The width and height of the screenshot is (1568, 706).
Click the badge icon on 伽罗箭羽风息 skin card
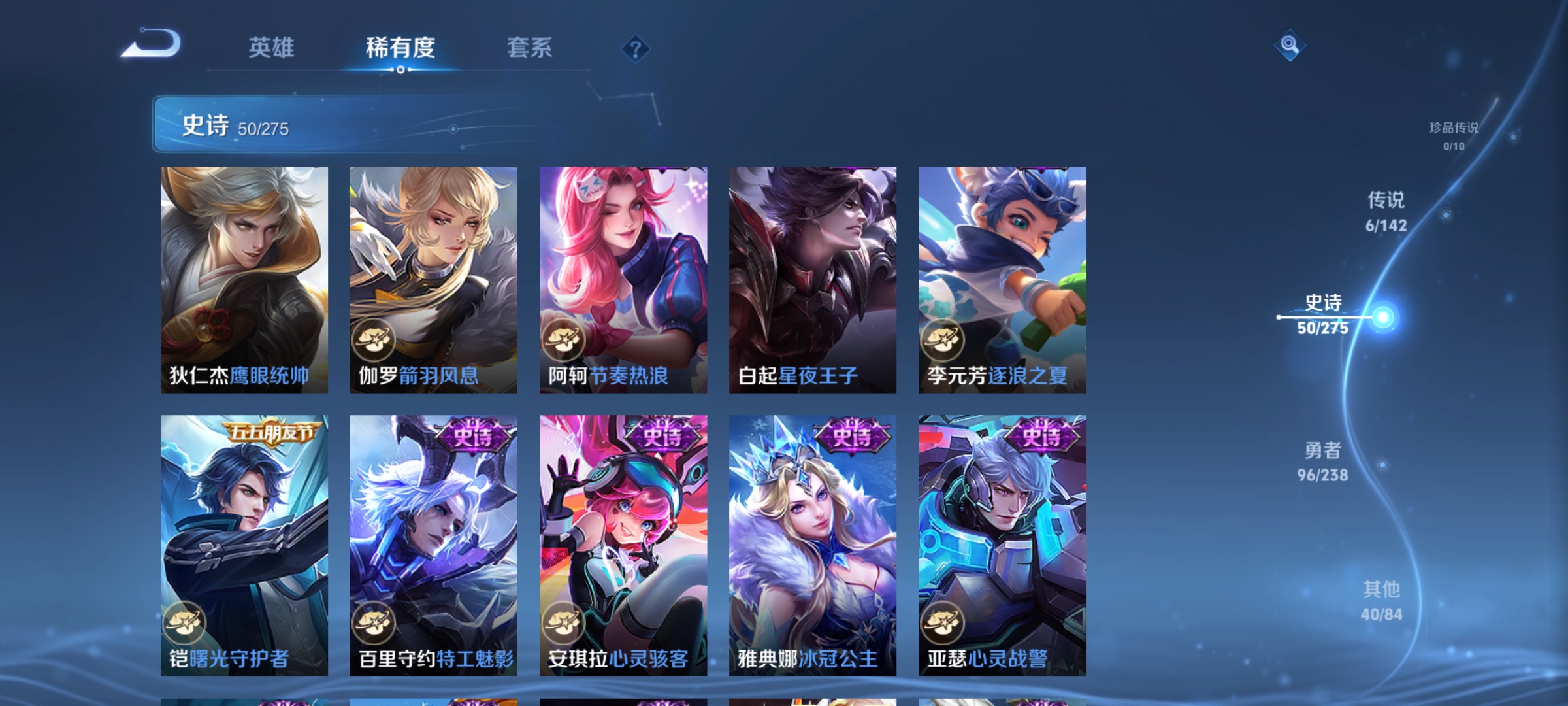[373, 337]
